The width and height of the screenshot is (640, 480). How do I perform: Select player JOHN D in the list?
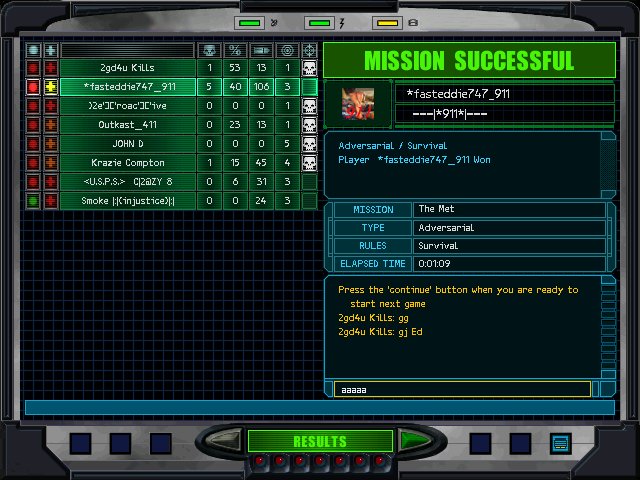126,144
